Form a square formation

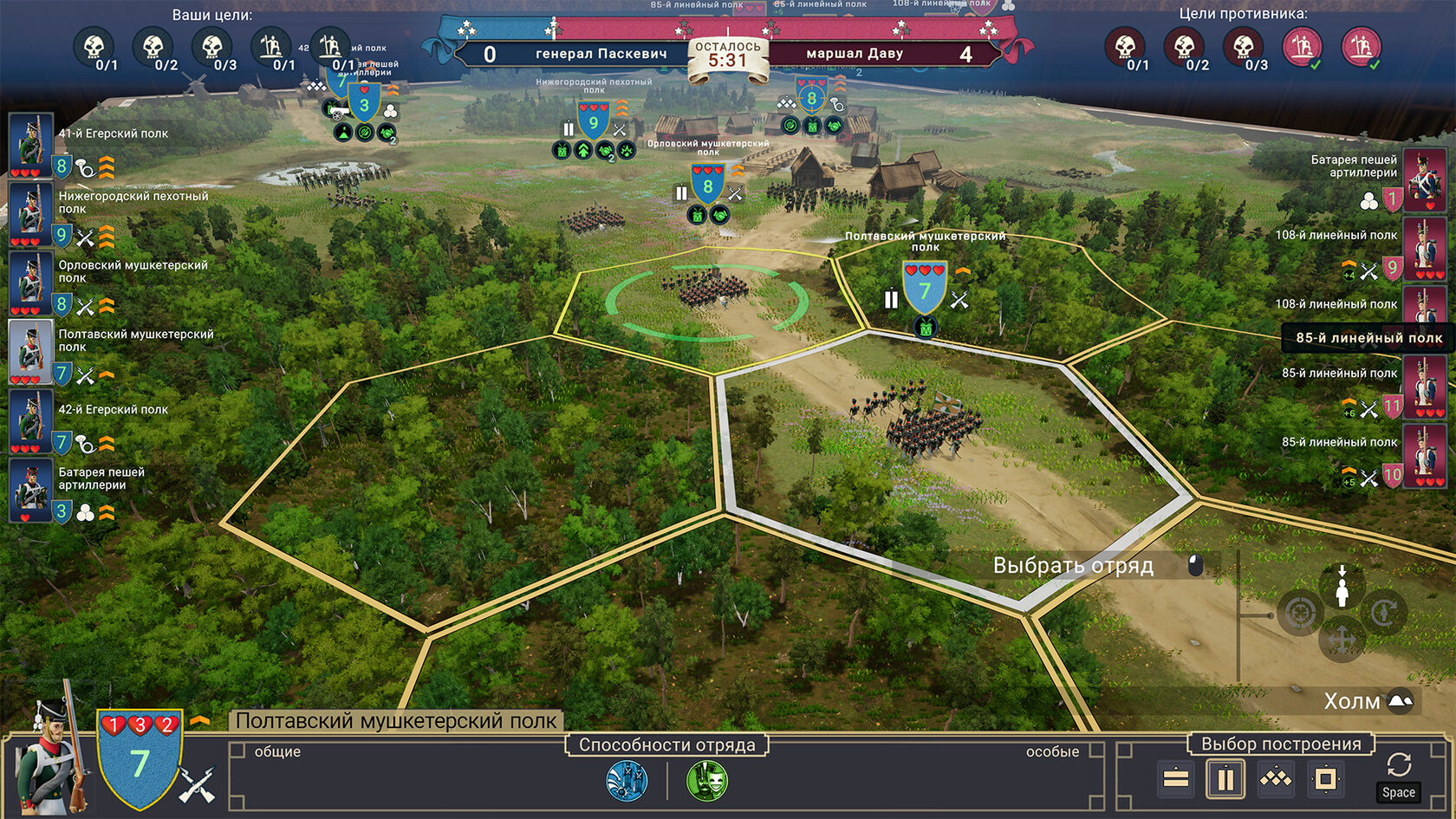click(1326, 779)
